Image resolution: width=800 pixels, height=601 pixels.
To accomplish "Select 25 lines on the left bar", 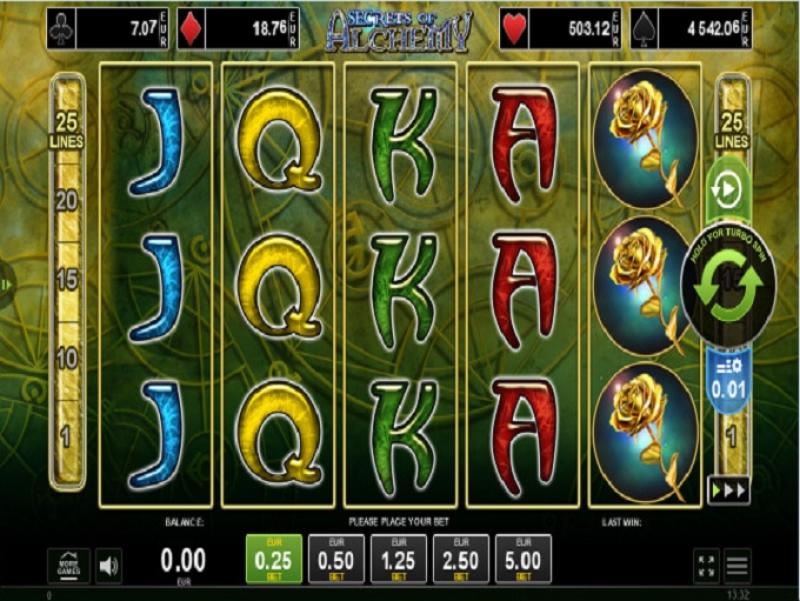I will [67, 132].
